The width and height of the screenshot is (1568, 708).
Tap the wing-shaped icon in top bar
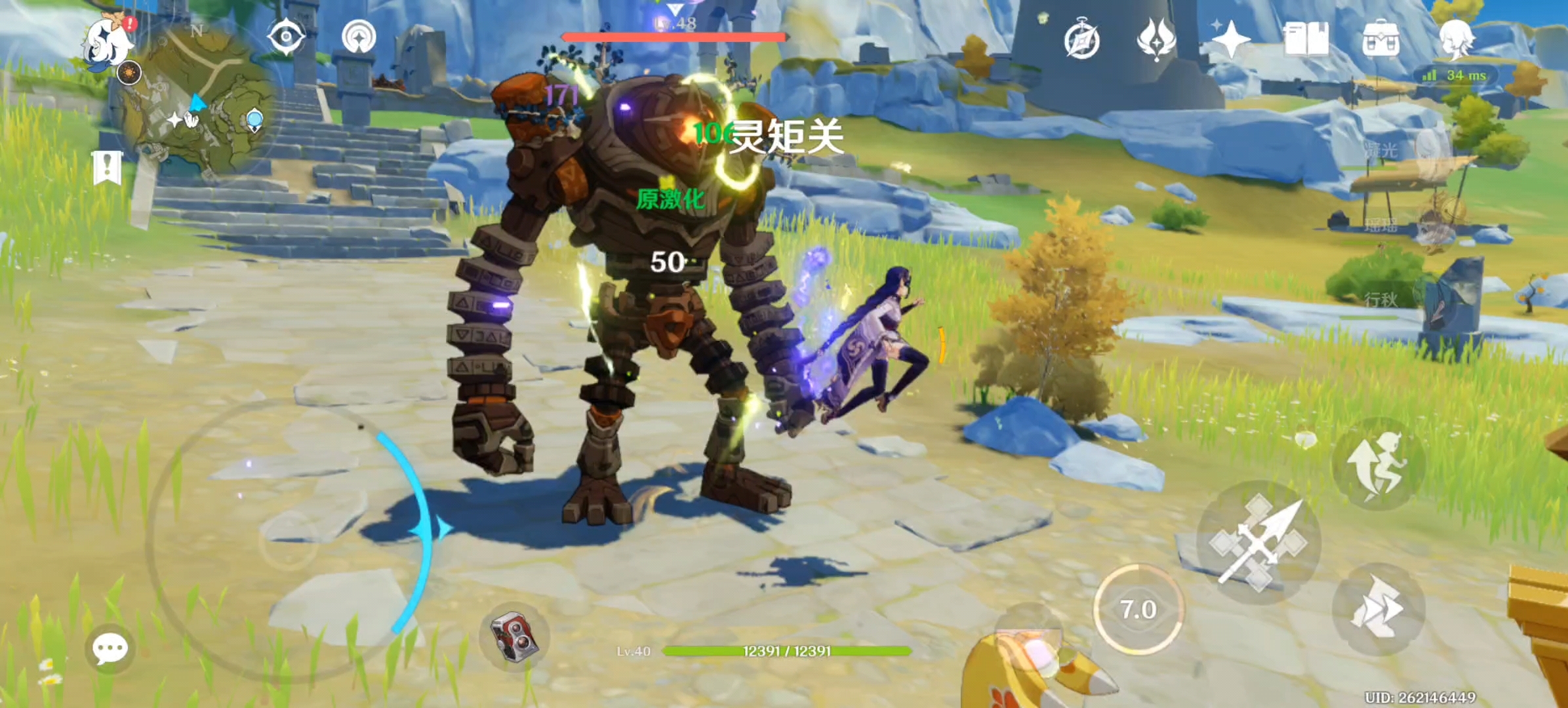(x=1156, y=39)
